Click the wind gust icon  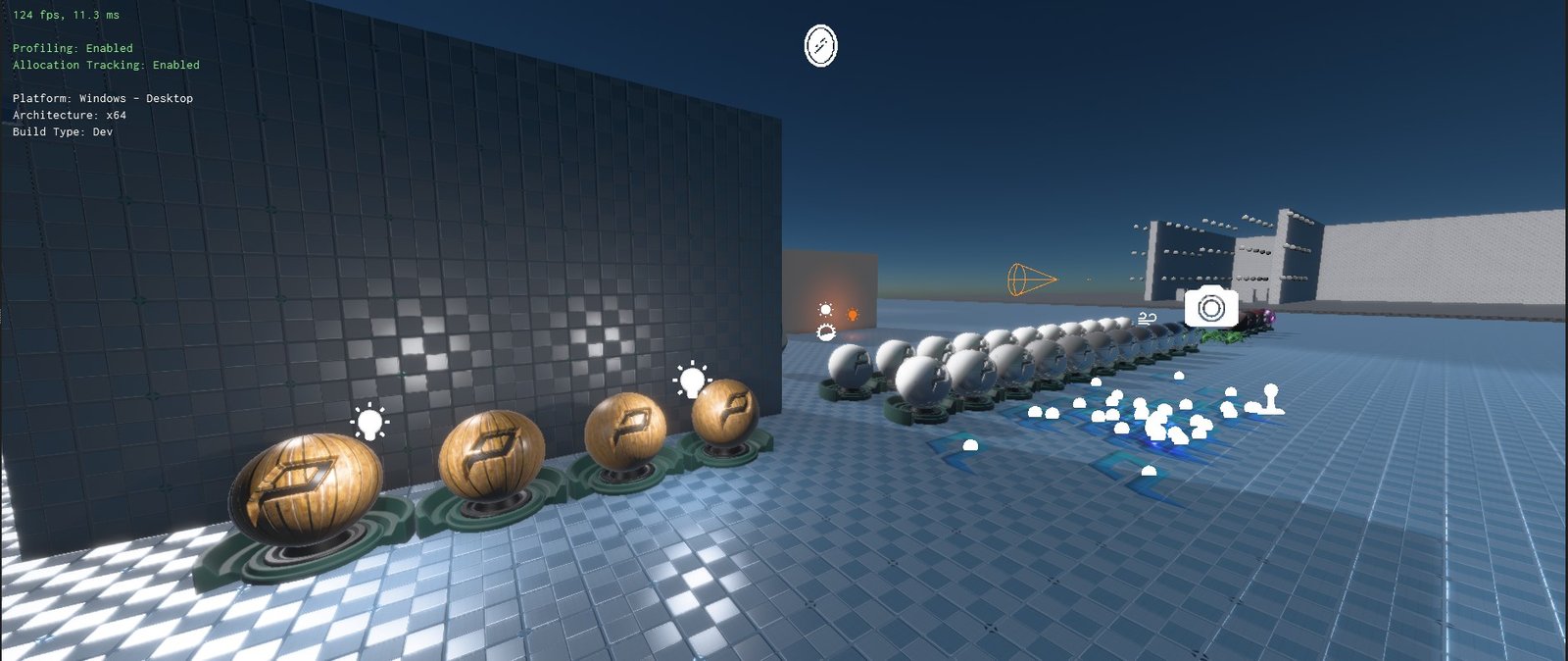click(1148, 318)
